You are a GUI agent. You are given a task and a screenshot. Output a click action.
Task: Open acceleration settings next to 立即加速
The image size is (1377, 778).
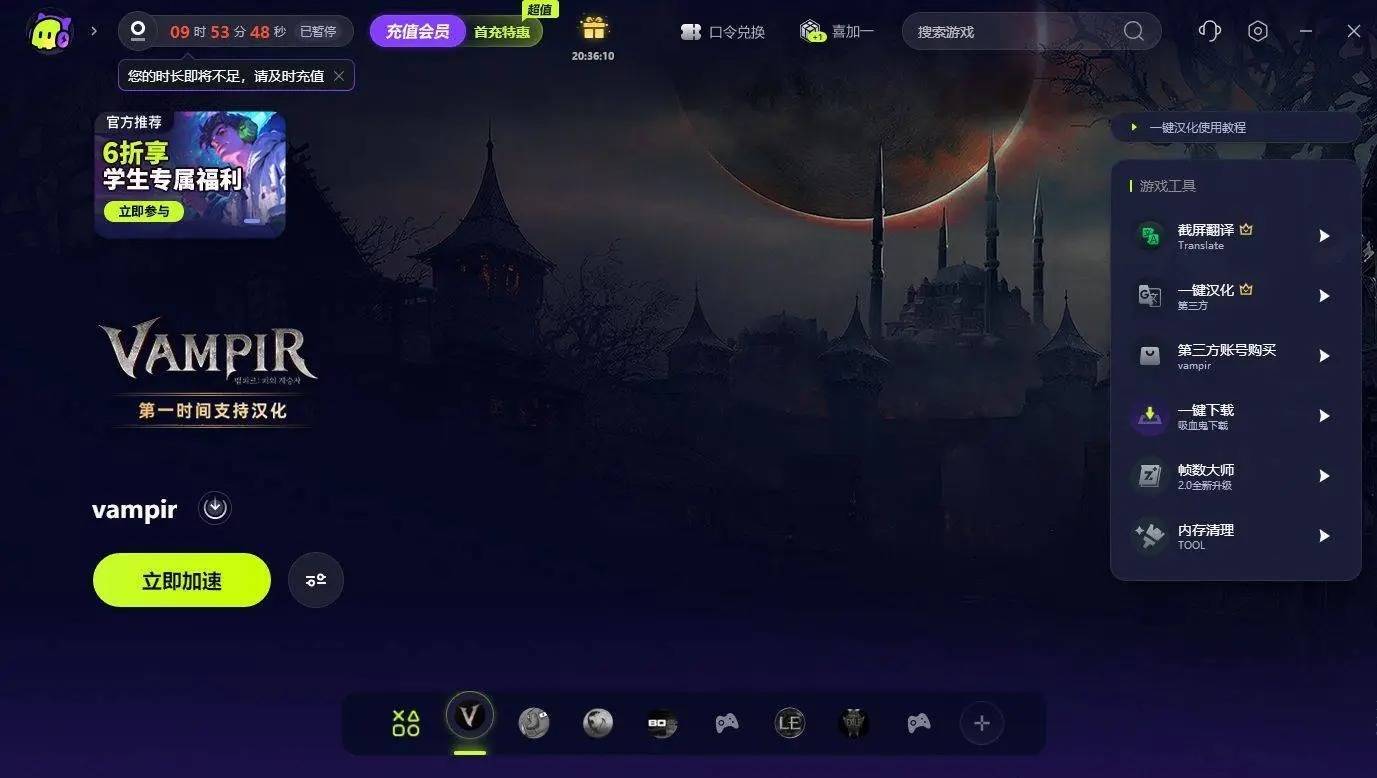pyautogui.click(x=316, y=580)
